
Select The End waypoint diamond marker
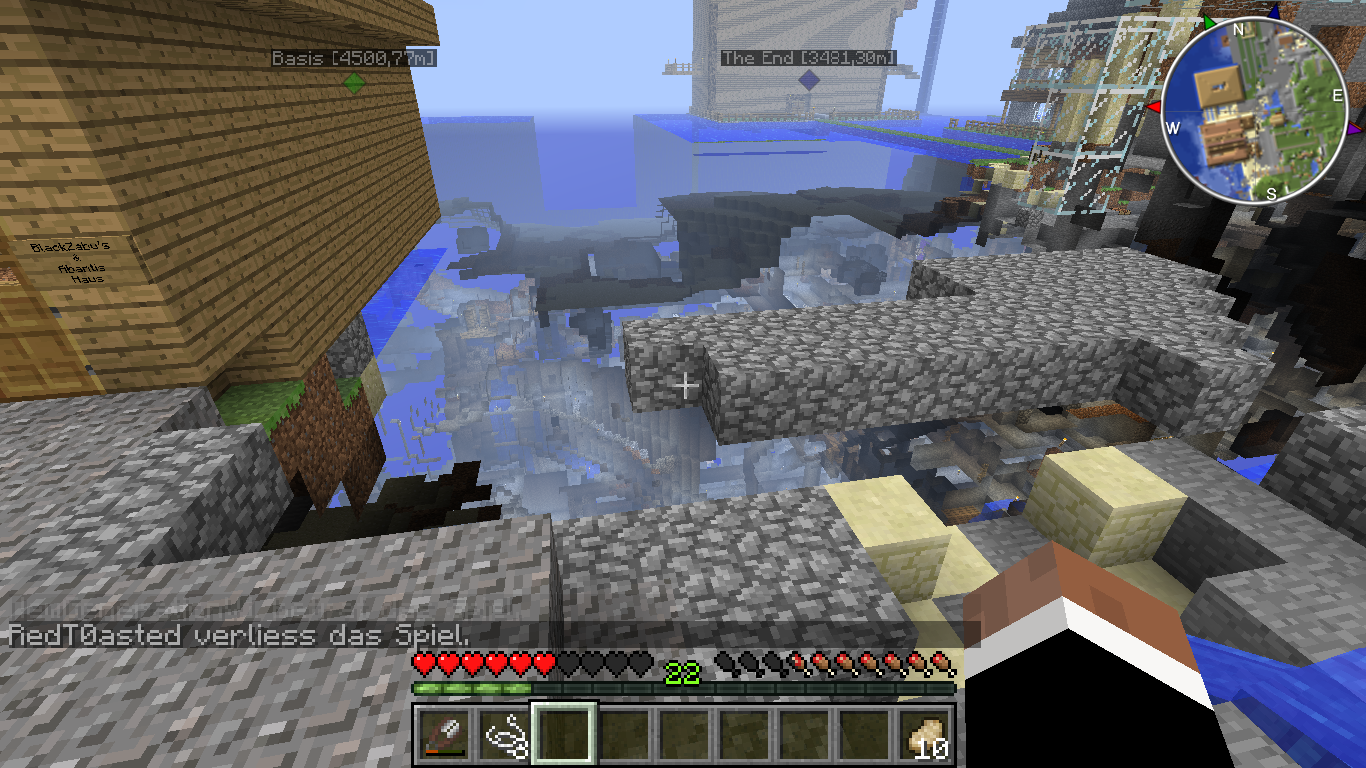point(808,80)
